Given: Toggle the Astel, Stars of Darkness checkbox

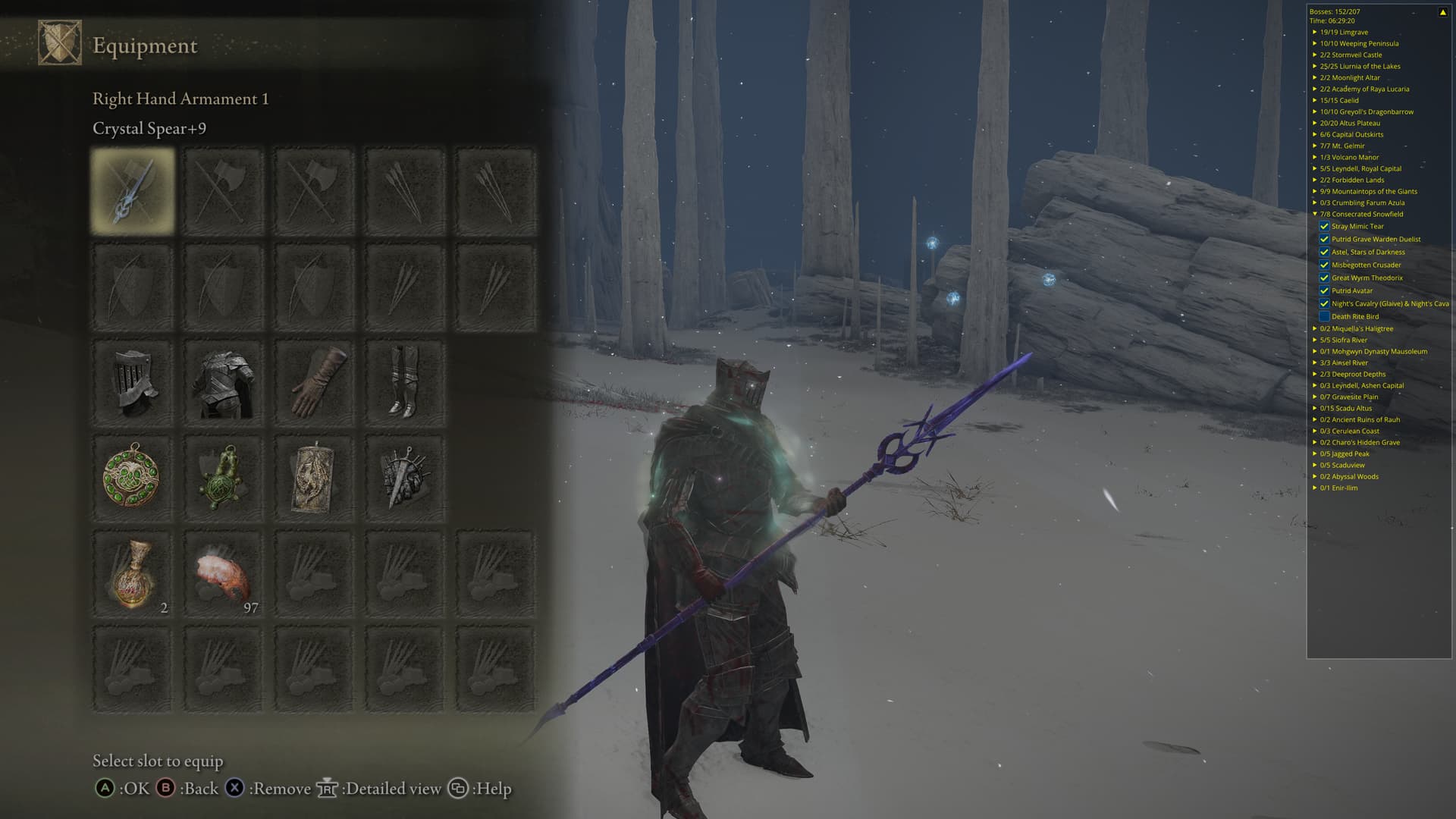Looking at the screenshot, I should coord(1324,252).
